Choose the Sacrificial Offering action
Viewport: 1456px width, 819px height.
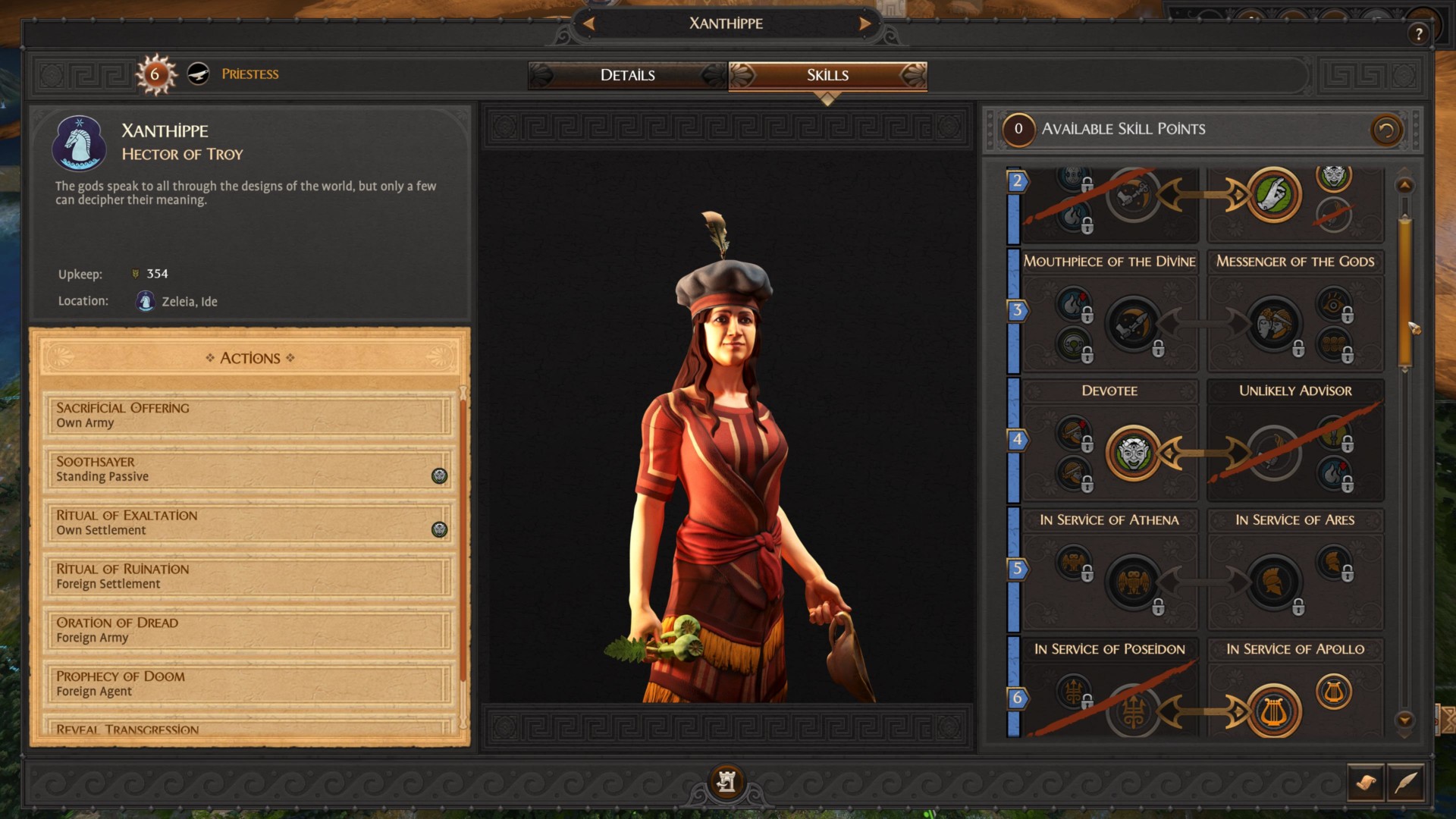(247, 415)
